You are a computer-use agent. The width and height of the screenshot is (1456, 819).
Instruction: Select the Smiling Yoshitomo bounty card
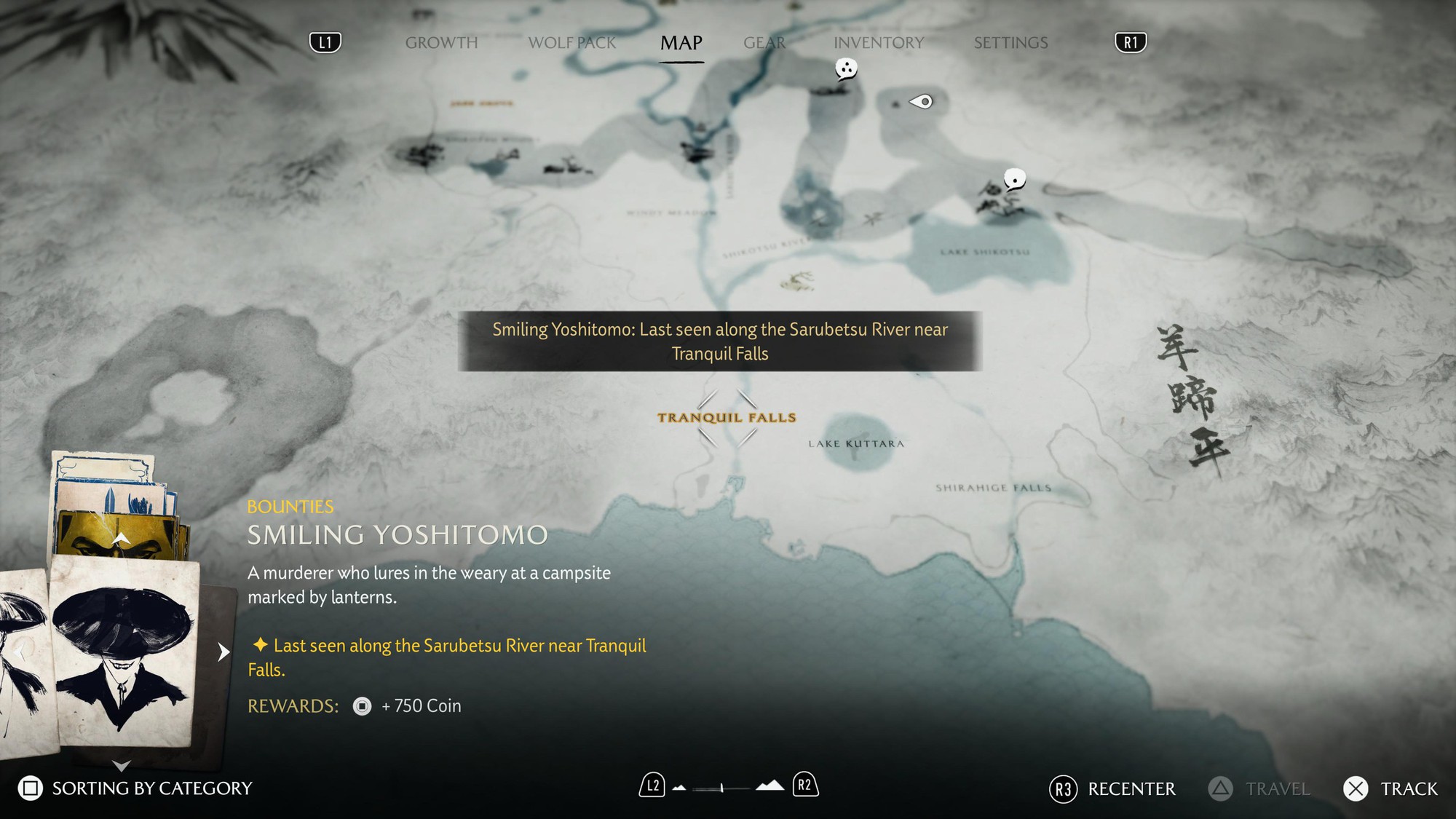coord(124,652)
